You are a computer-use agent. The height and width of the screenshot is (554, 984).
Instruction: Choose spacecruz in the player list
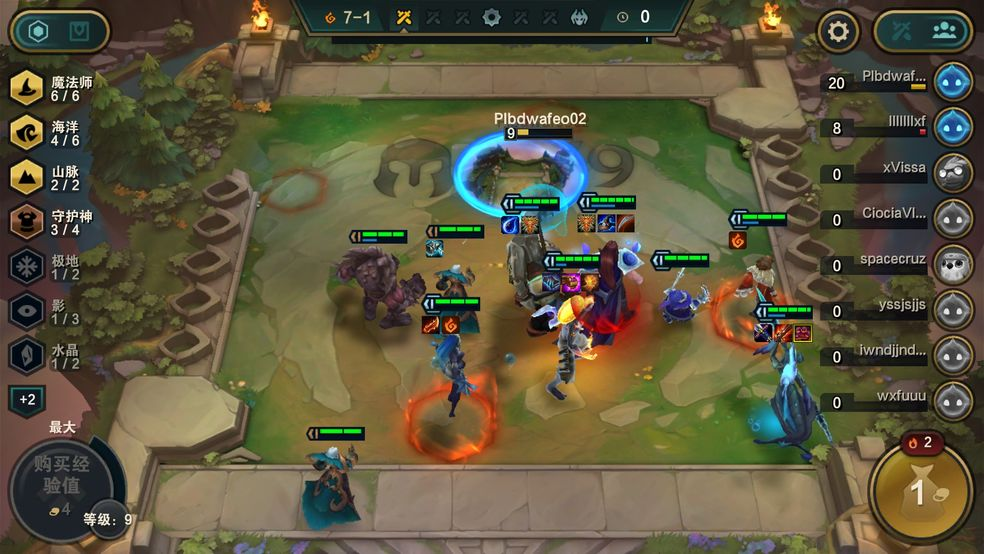pyautogui.click(x=952, y=265)
